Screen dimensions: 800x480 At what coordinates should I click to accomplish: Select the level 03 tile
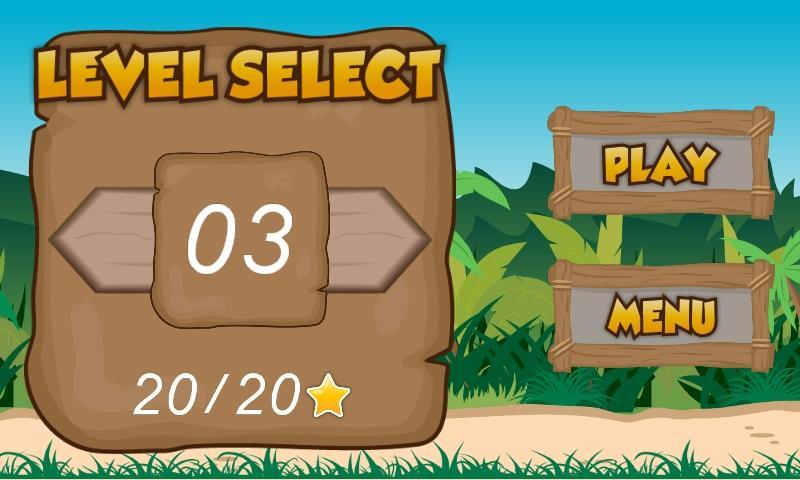[240, 238]
